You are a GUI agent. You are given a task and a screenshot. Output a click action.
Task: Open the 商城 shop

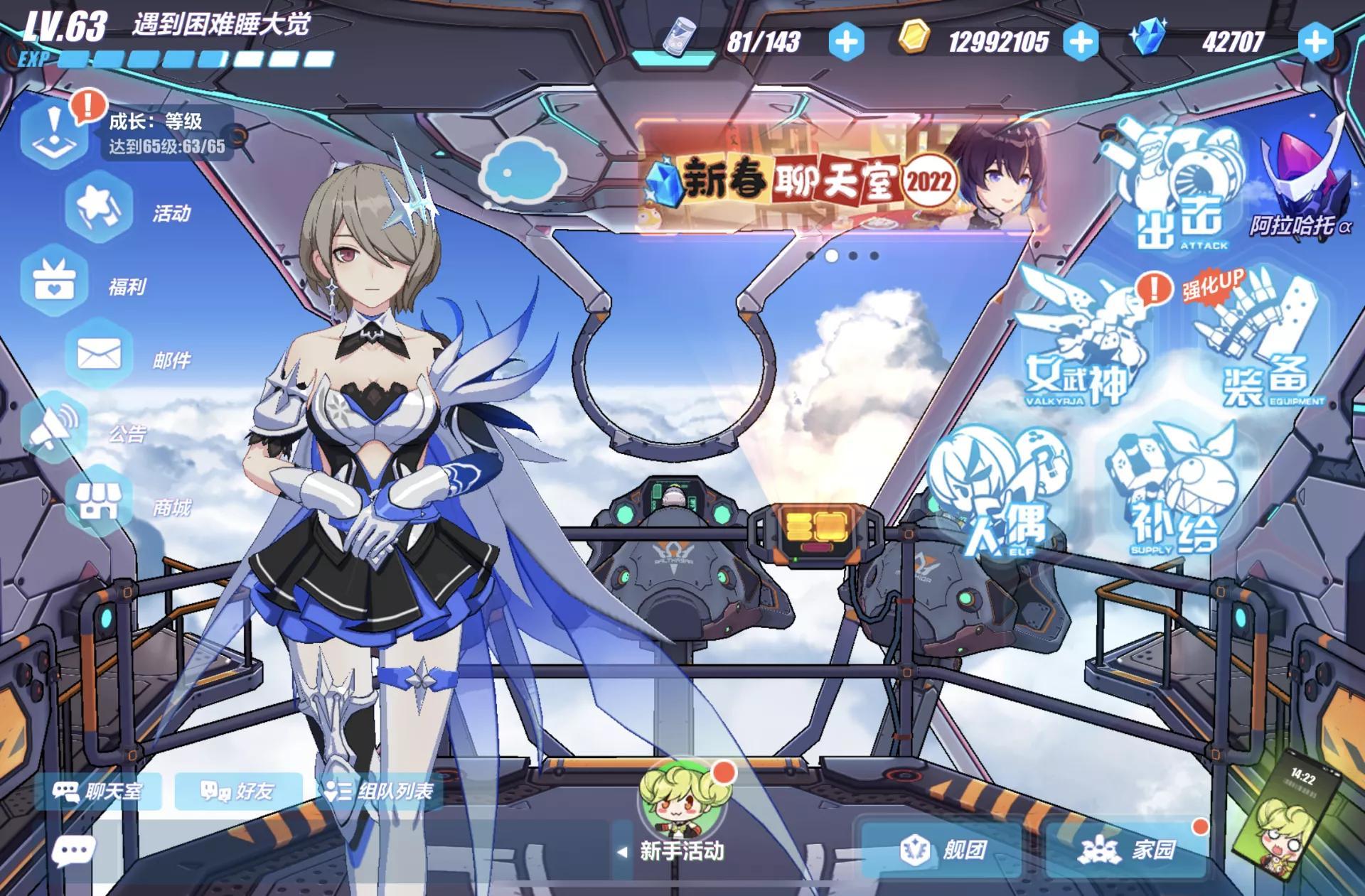pyautogui.click(x=100, y=502)
